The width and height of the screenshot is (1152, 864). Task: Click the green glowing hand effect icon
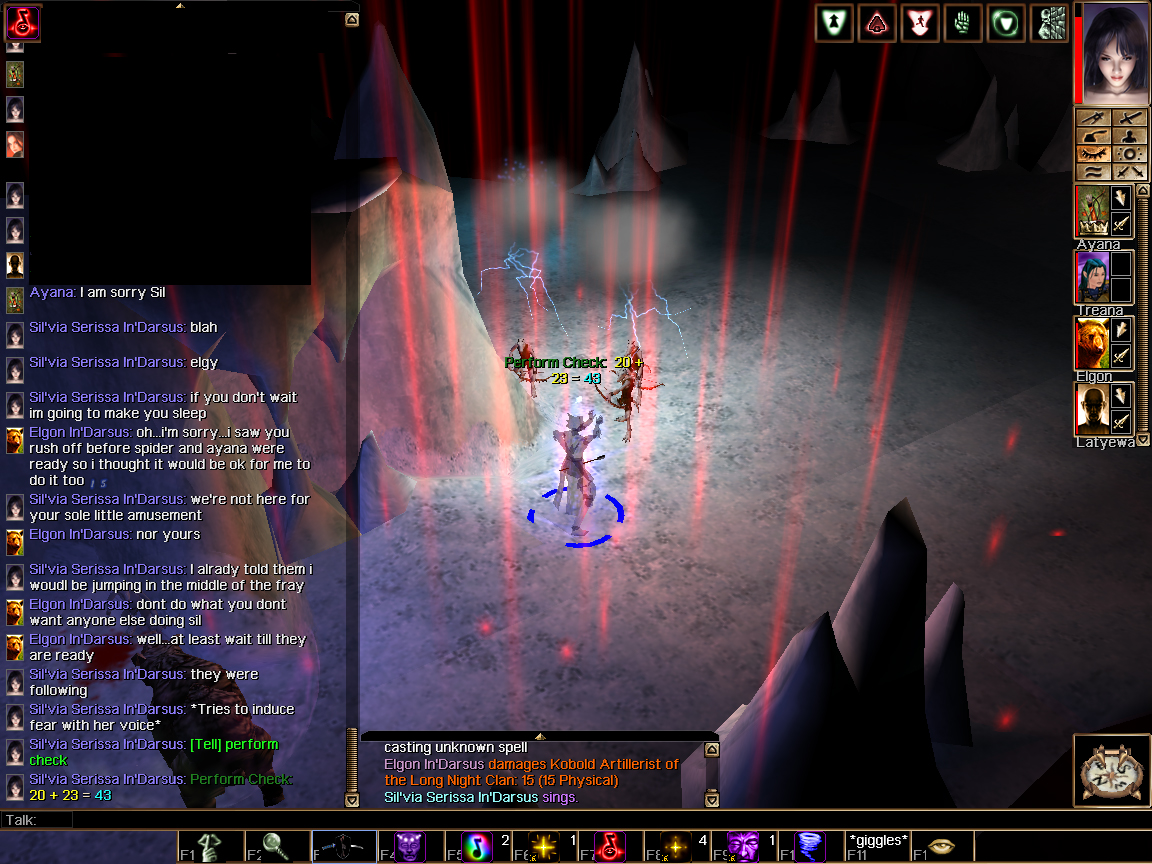(x=962, y=23)
